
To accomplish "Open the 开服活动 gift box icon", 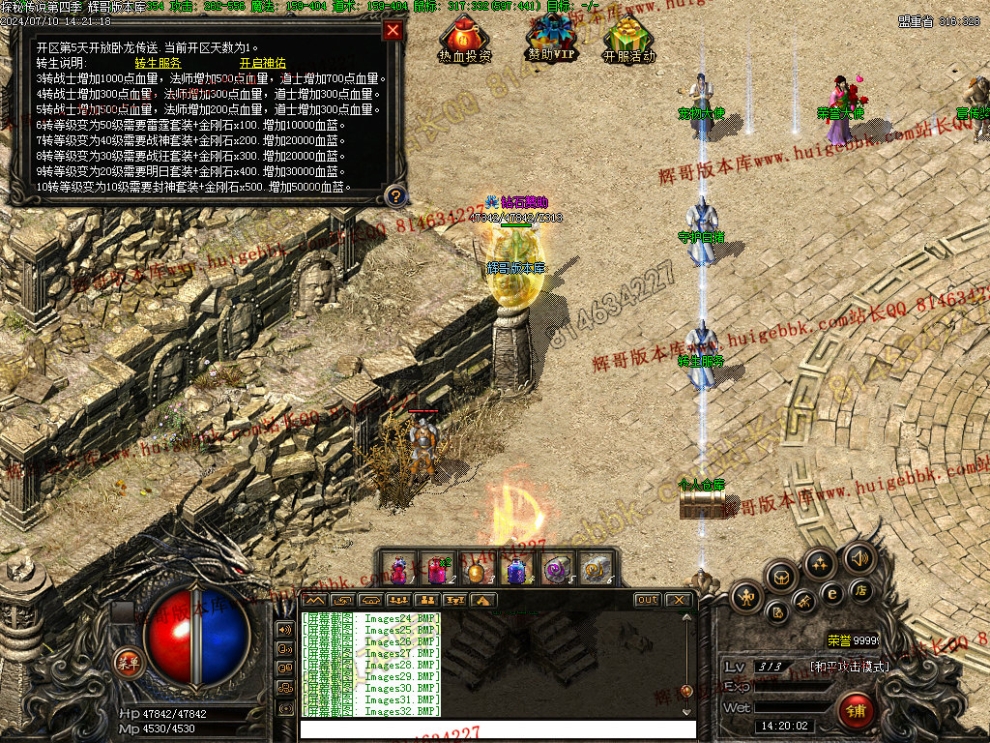I will [629, 41].
